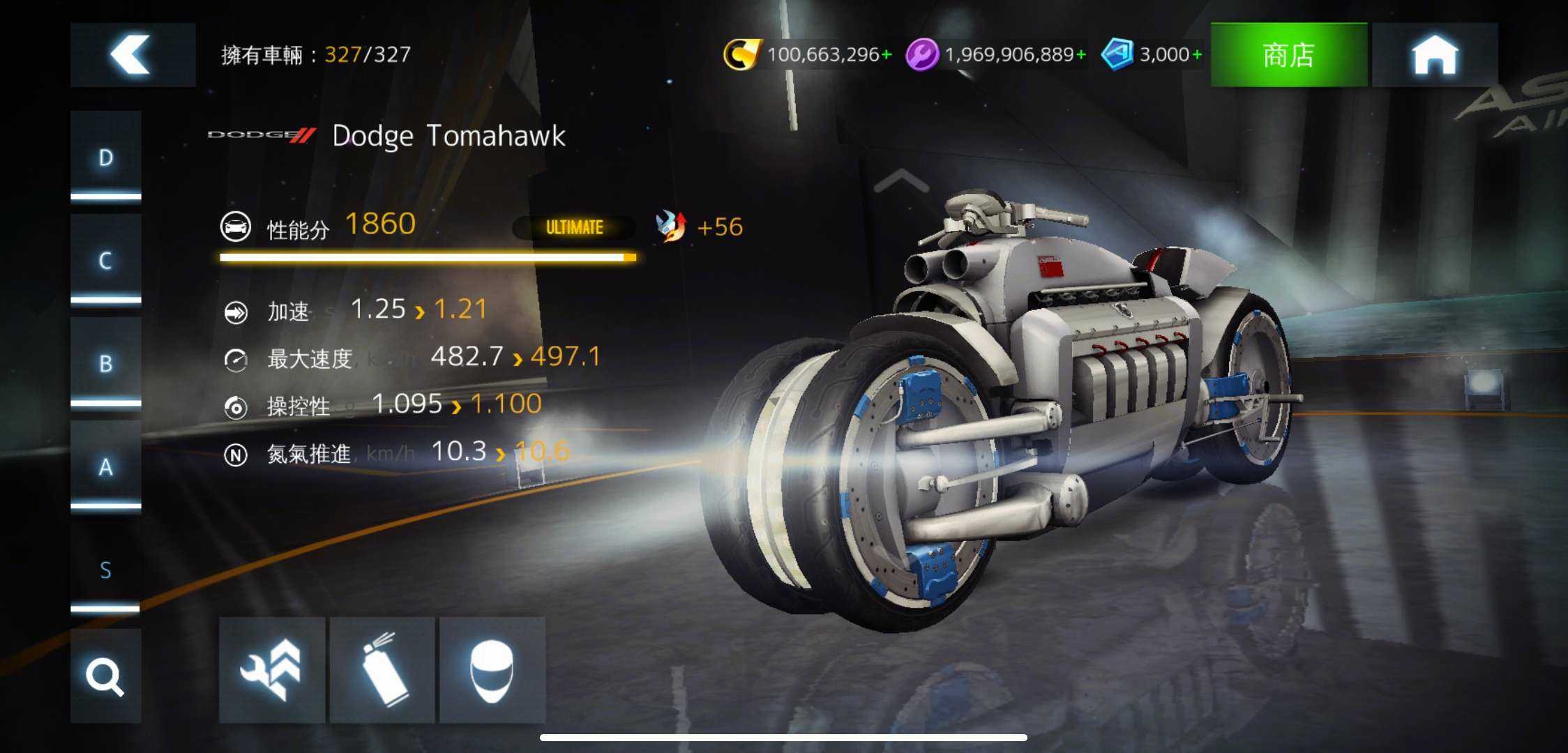The width and height of the screenshot is (1568, 753).
Task: Expand the upward chevron arrow
Action: point(901,181)
